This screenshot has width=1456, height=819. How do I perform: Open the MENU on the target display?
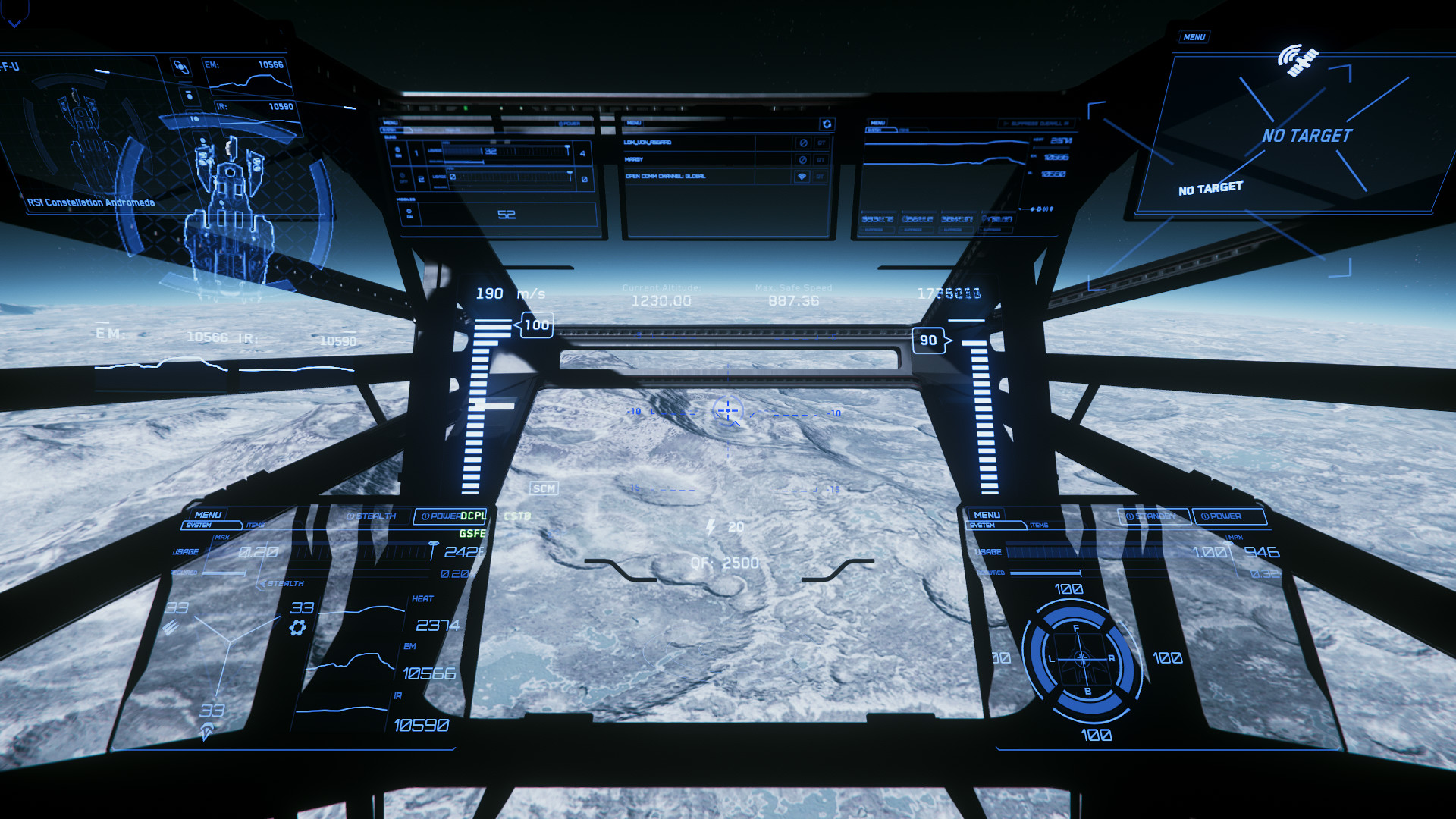pyautogui.click(x=1194, y=37)
